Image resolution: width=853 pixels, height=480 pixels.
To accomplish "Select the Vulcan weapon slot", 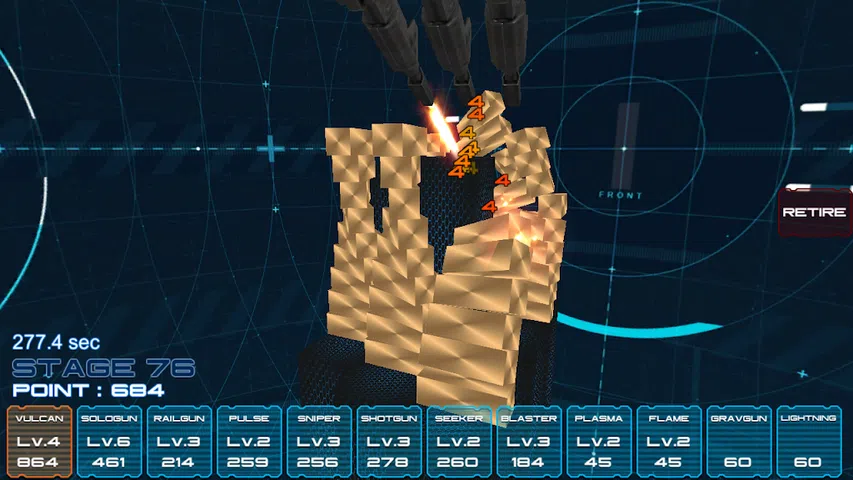I will (39, 441).
